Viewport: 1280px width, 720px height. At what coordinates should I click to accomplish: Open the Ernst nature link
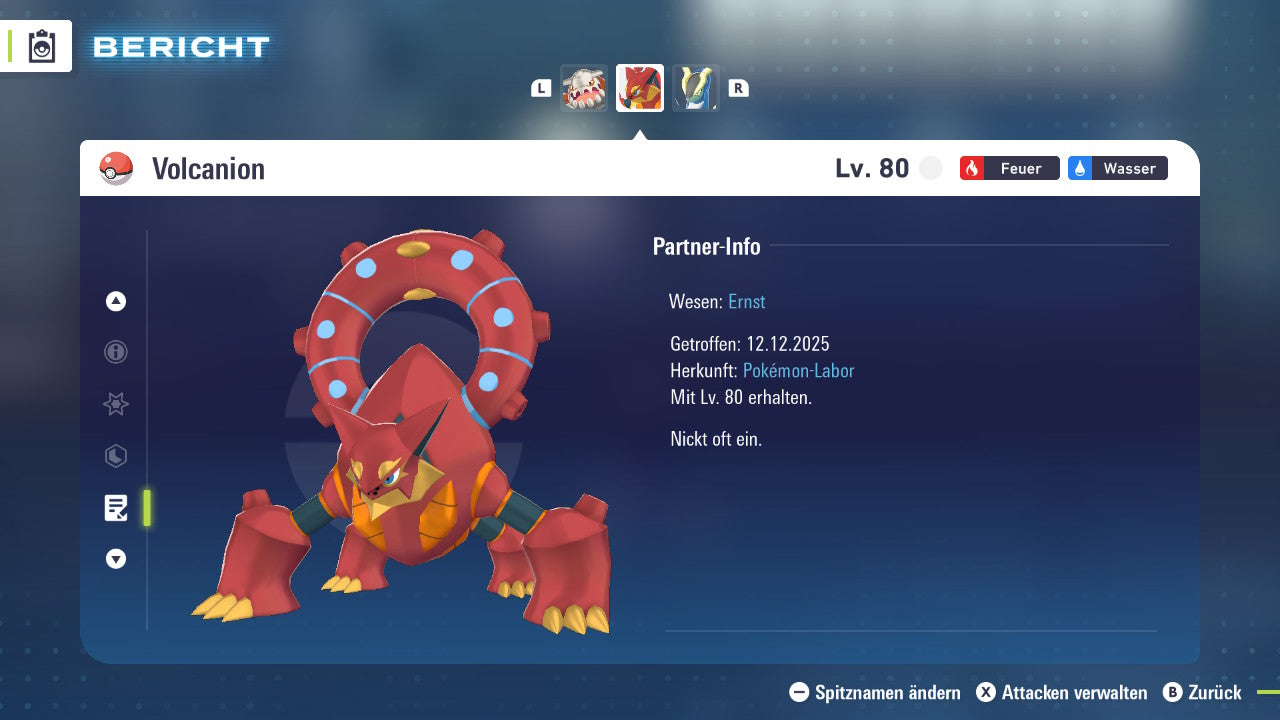[746, 301]
